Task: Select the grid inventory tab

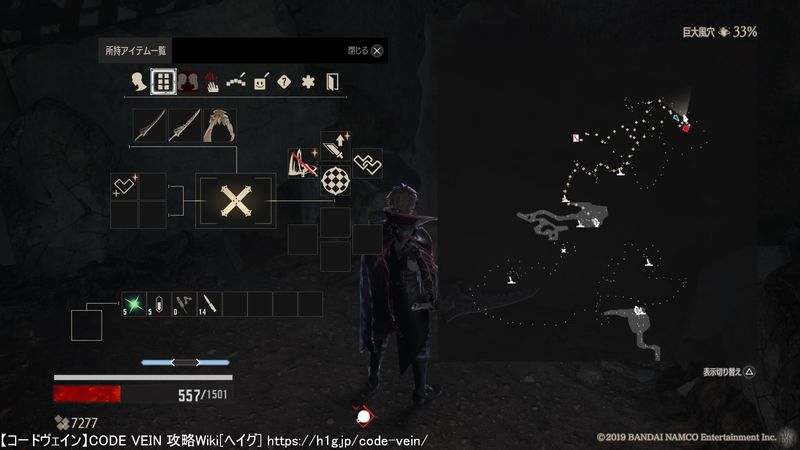Action: click(162, 82)
